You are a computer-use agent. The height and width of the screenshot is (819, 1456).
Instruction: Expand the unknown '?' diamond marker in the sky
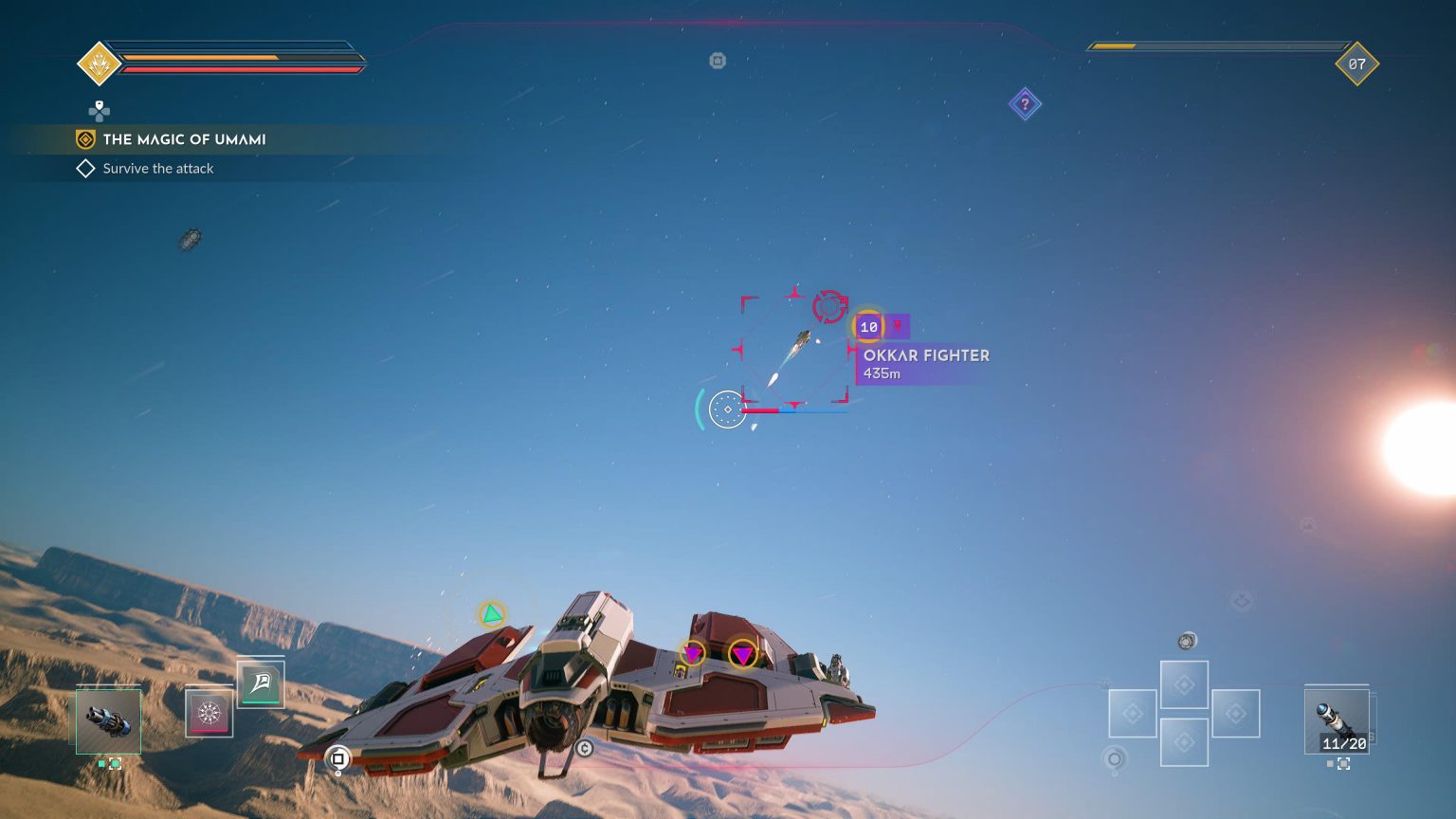[1025, 104]
